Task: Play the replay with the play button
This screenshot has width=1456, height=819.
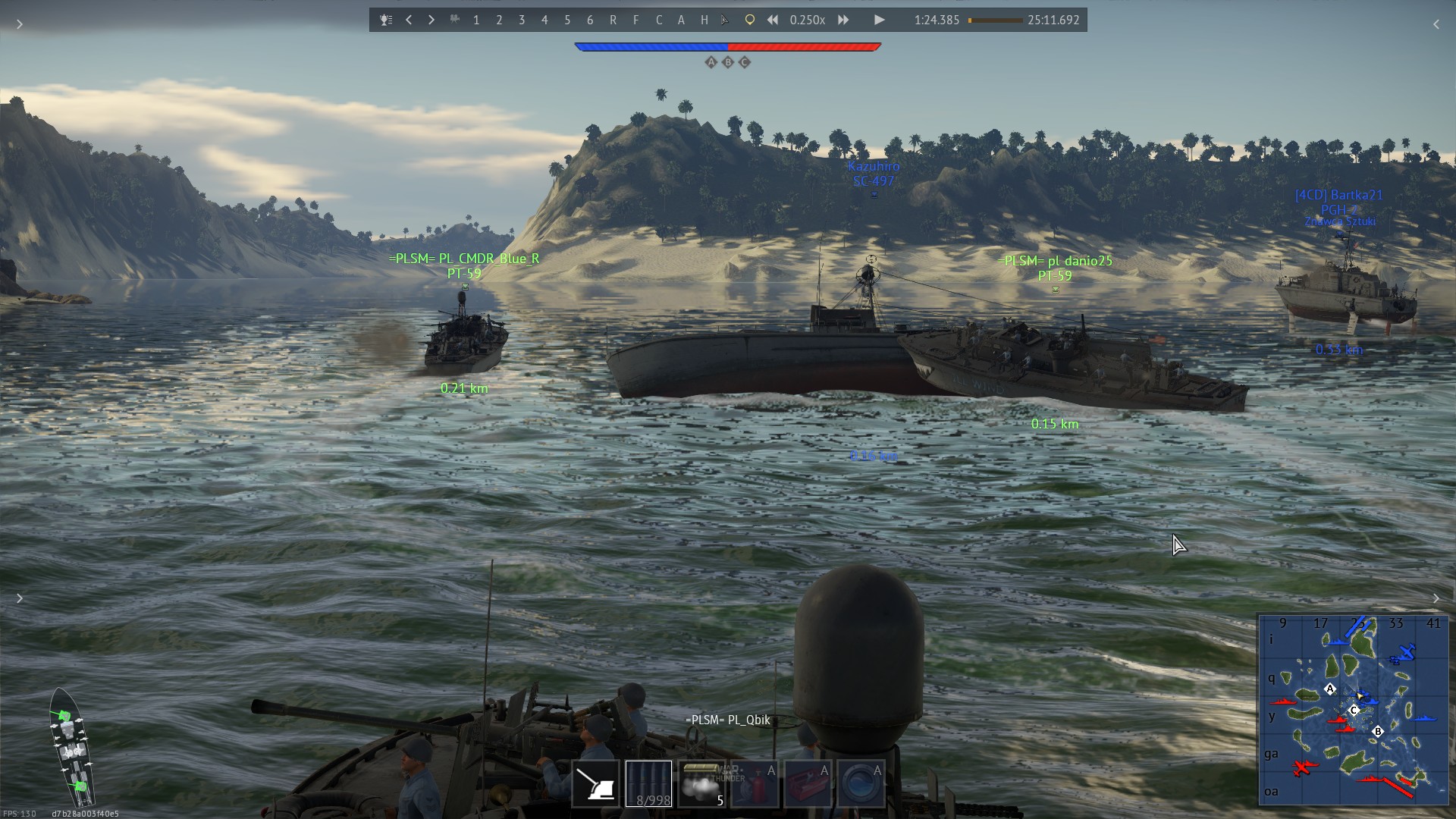Action: [879, 20]
